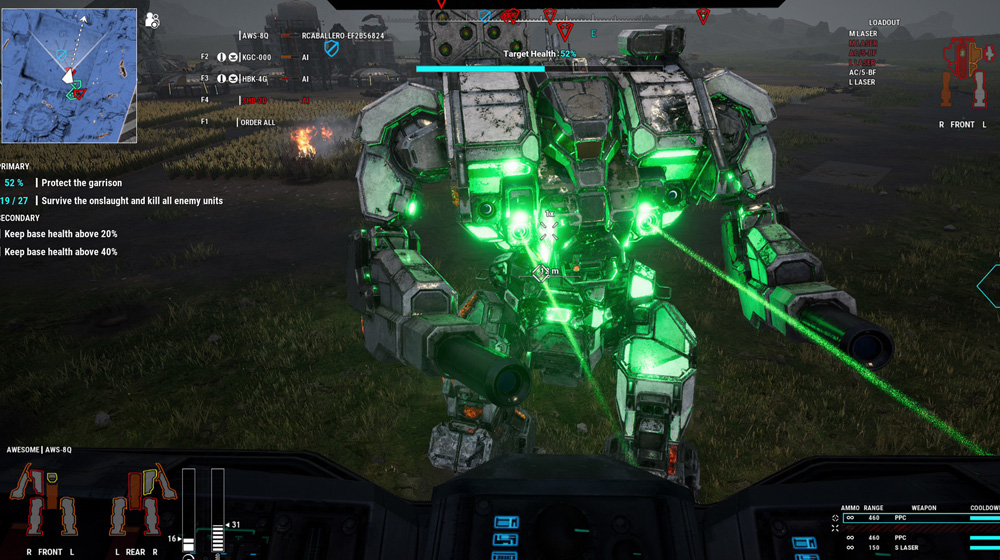Select the SHD-2D lancemate row
The width and height of the screenshot is (1000, 560).
254,100
